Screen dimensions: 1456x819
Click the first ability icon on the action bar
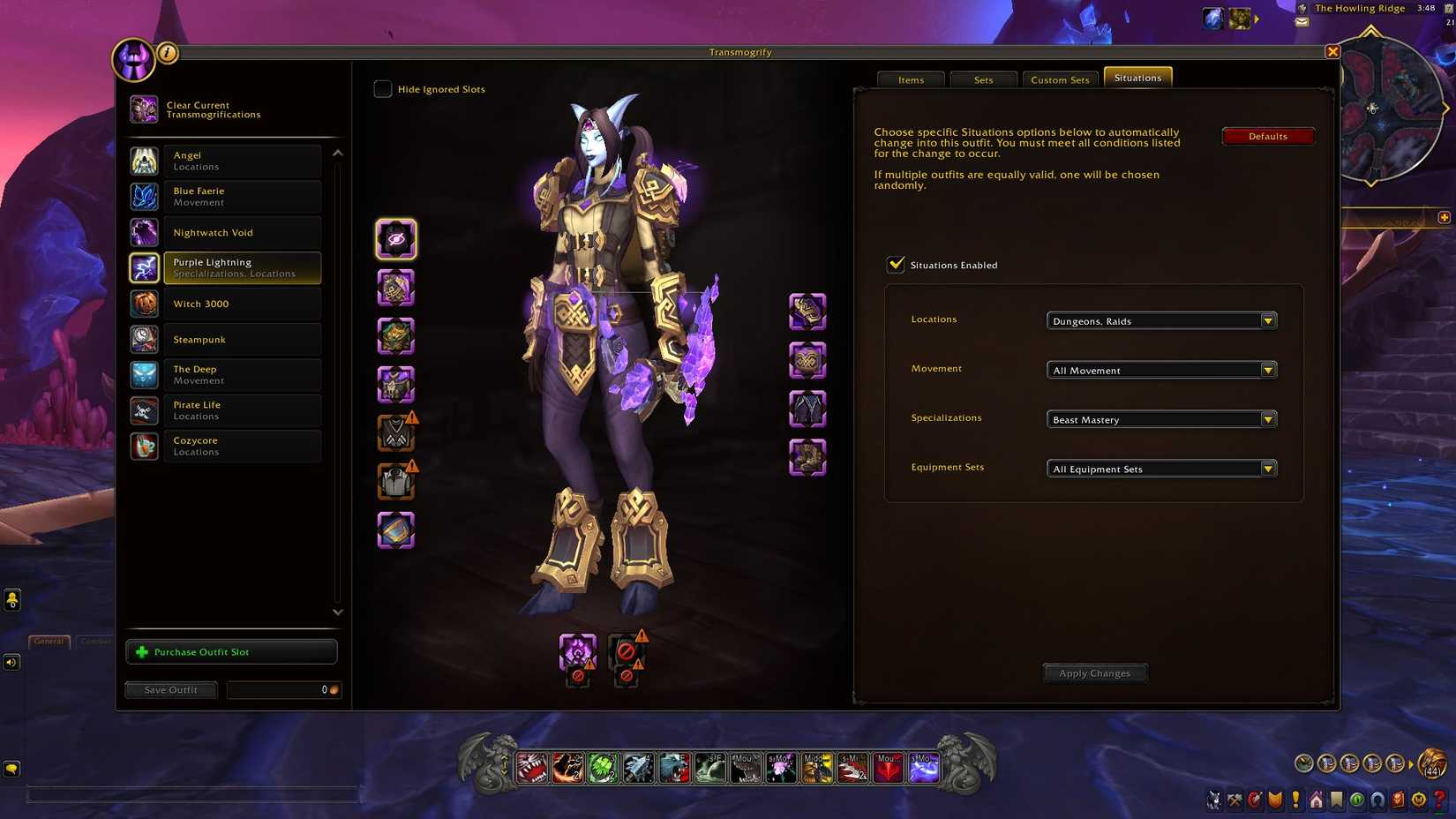click(x=531, y=768)
